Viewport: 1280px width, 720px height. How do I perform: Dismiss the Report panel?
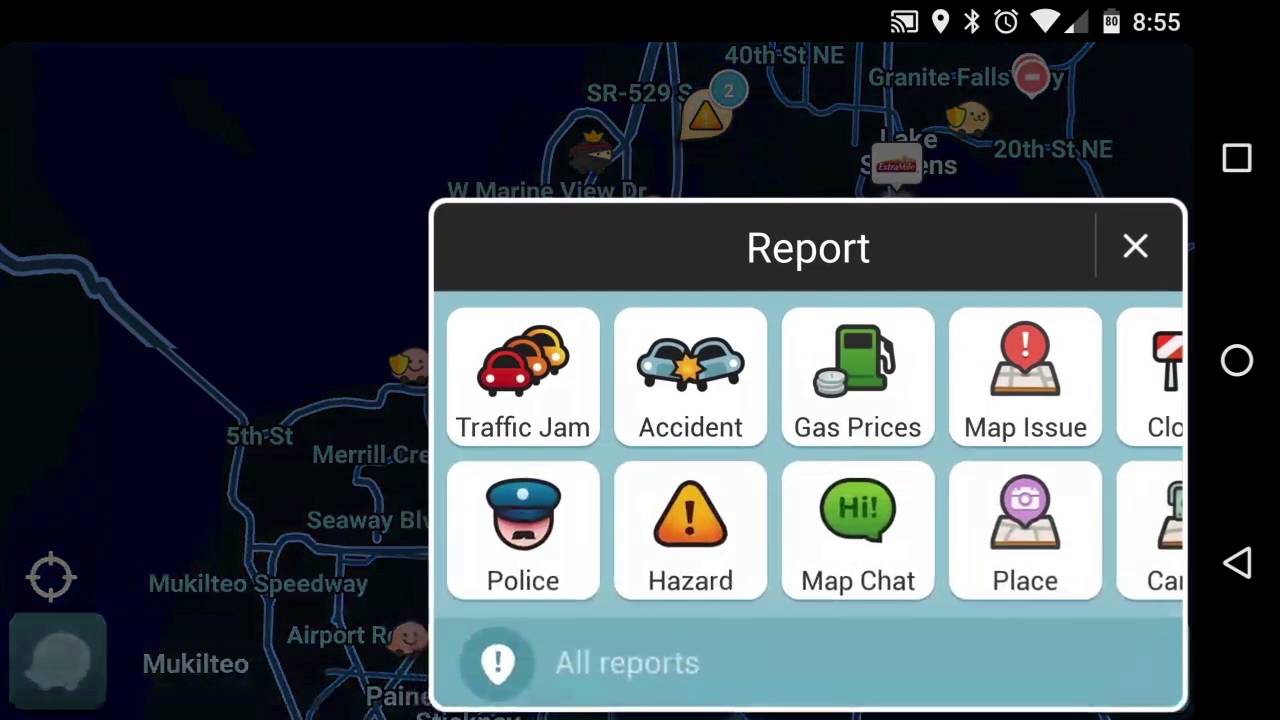(x=1135, y=246)
